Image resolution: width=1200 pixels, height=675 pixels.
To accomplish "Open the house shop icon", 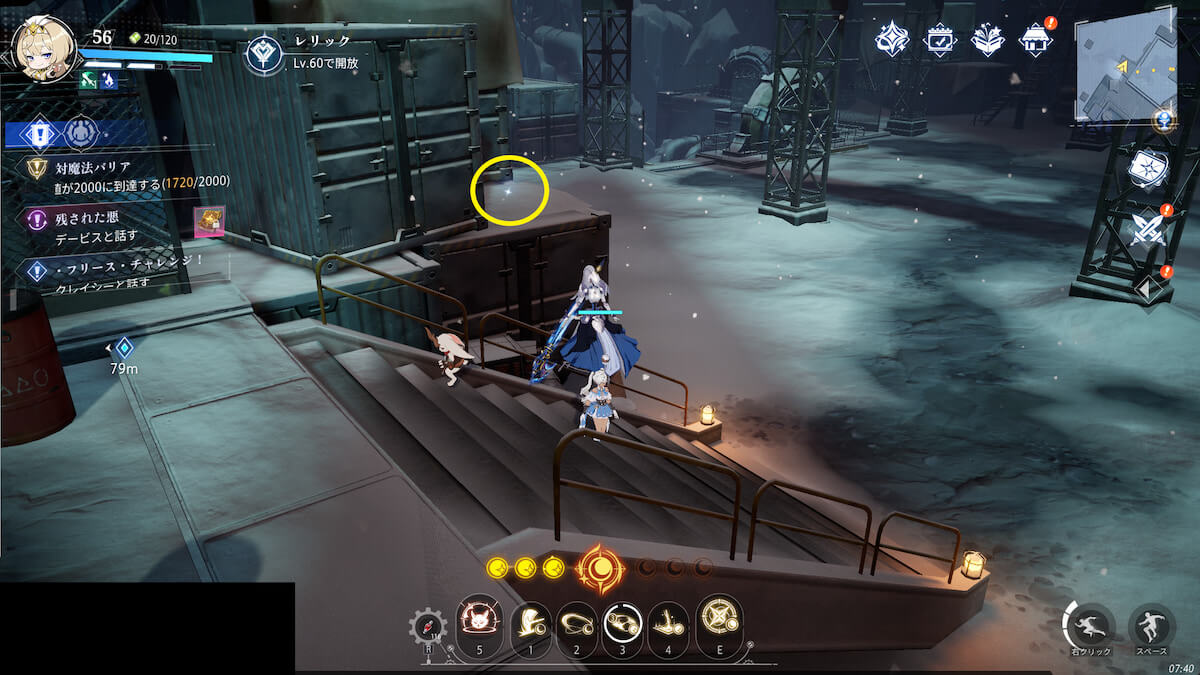I will pos(1036,40).
